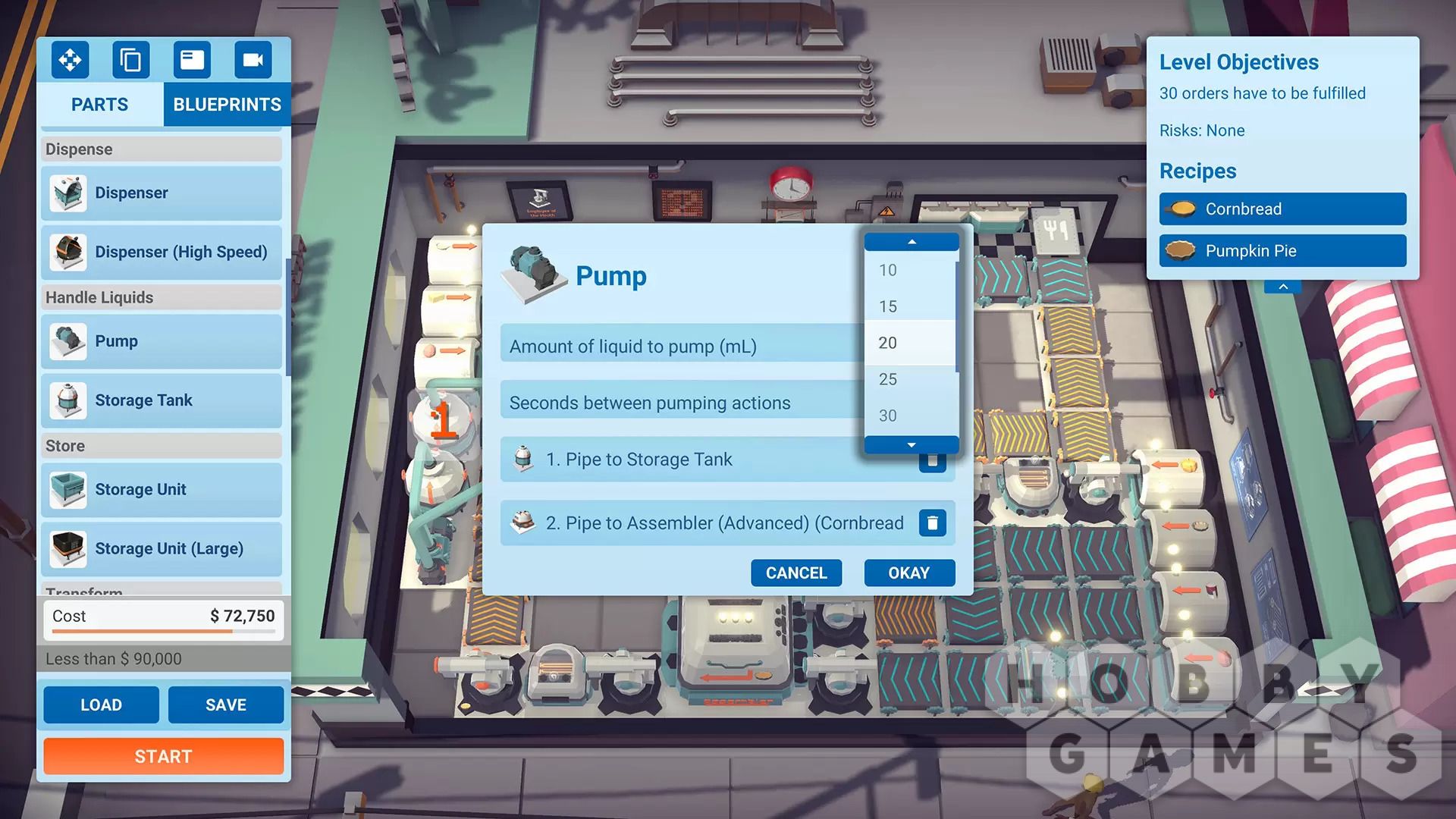
Task: Switch to the Blueprints tab
Action: 227,105
